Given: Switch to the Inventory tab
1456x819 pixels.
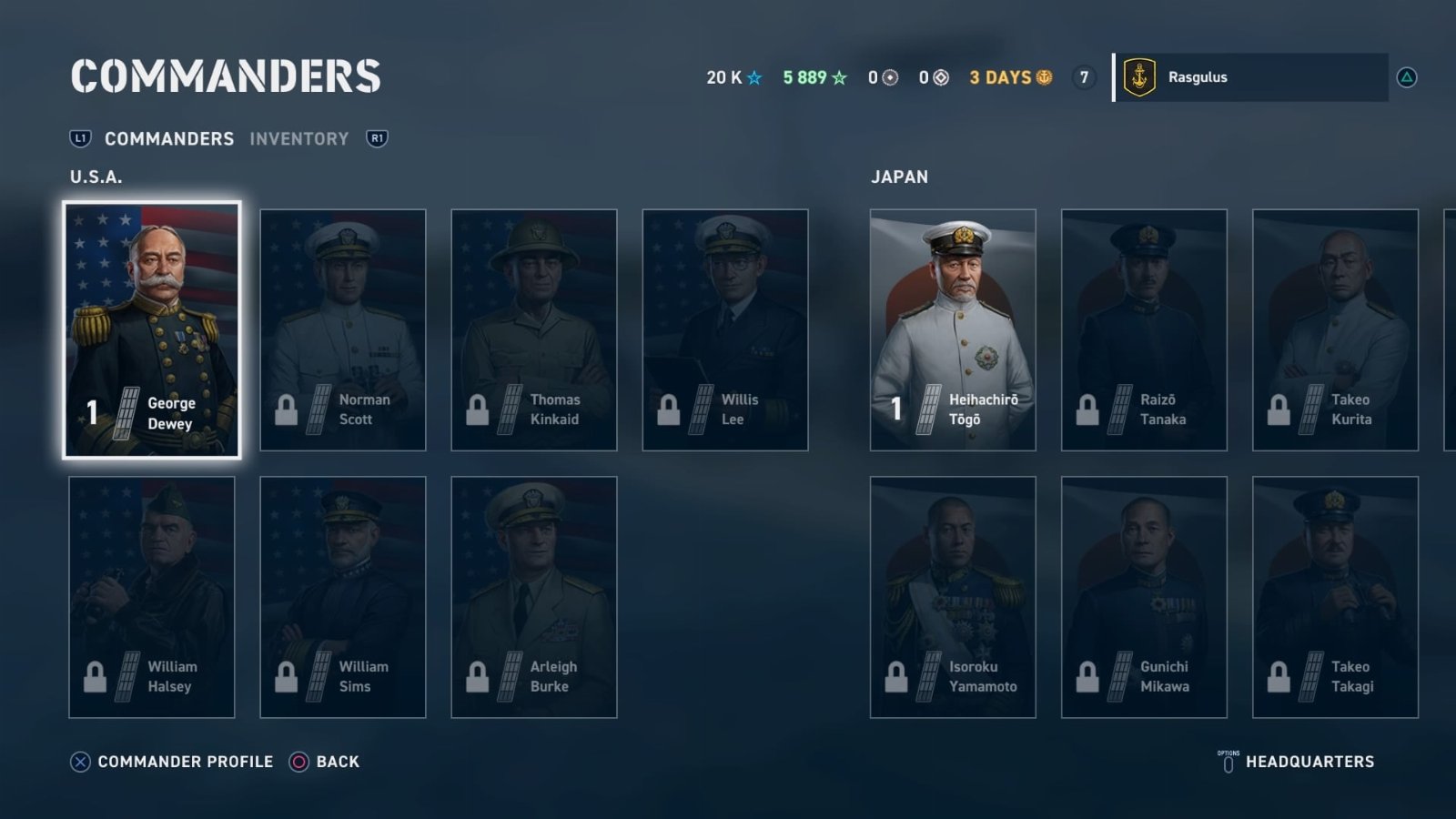Looking at the screenshot, I should (299, 139).
